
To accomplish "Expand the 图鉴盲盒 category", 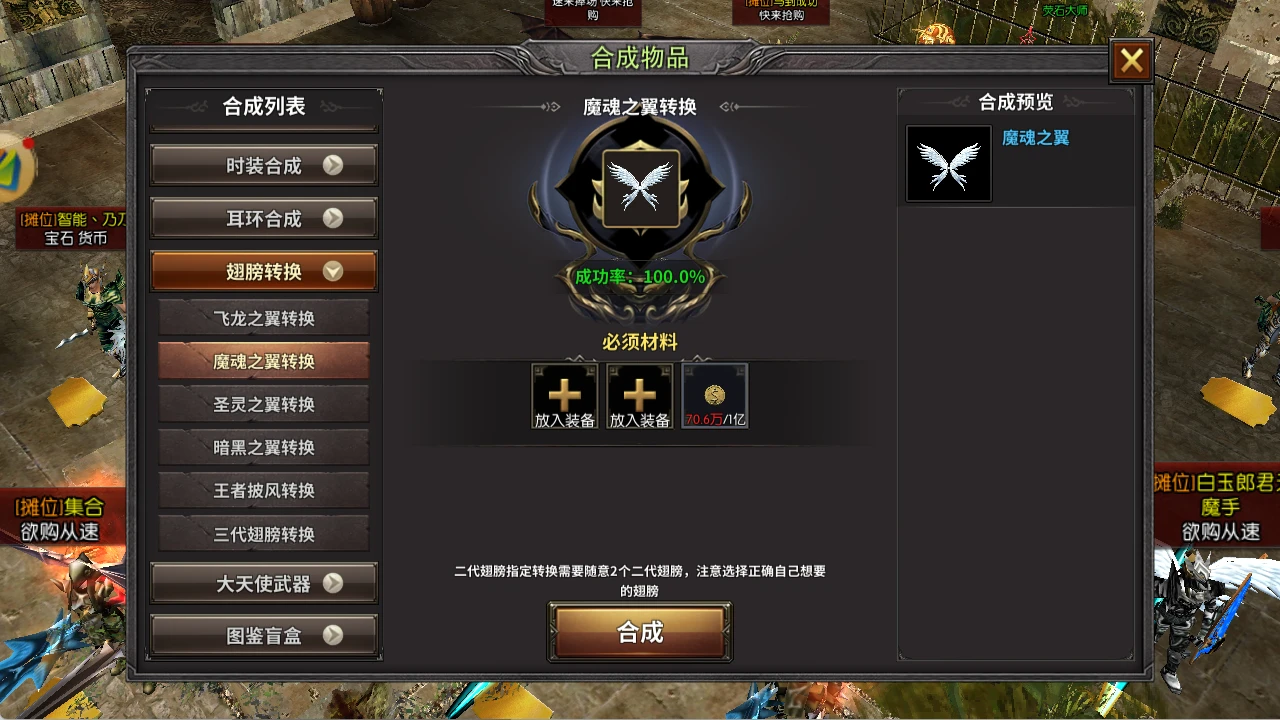I will pyautogui.click(x=263, y=634).
